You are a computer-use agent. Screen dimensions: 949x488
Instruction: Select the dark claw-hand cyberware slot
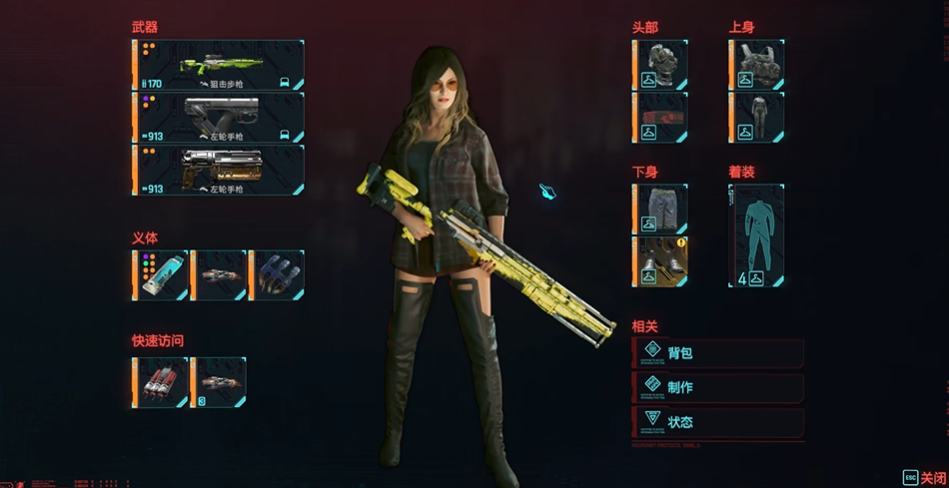pos(277,275)
